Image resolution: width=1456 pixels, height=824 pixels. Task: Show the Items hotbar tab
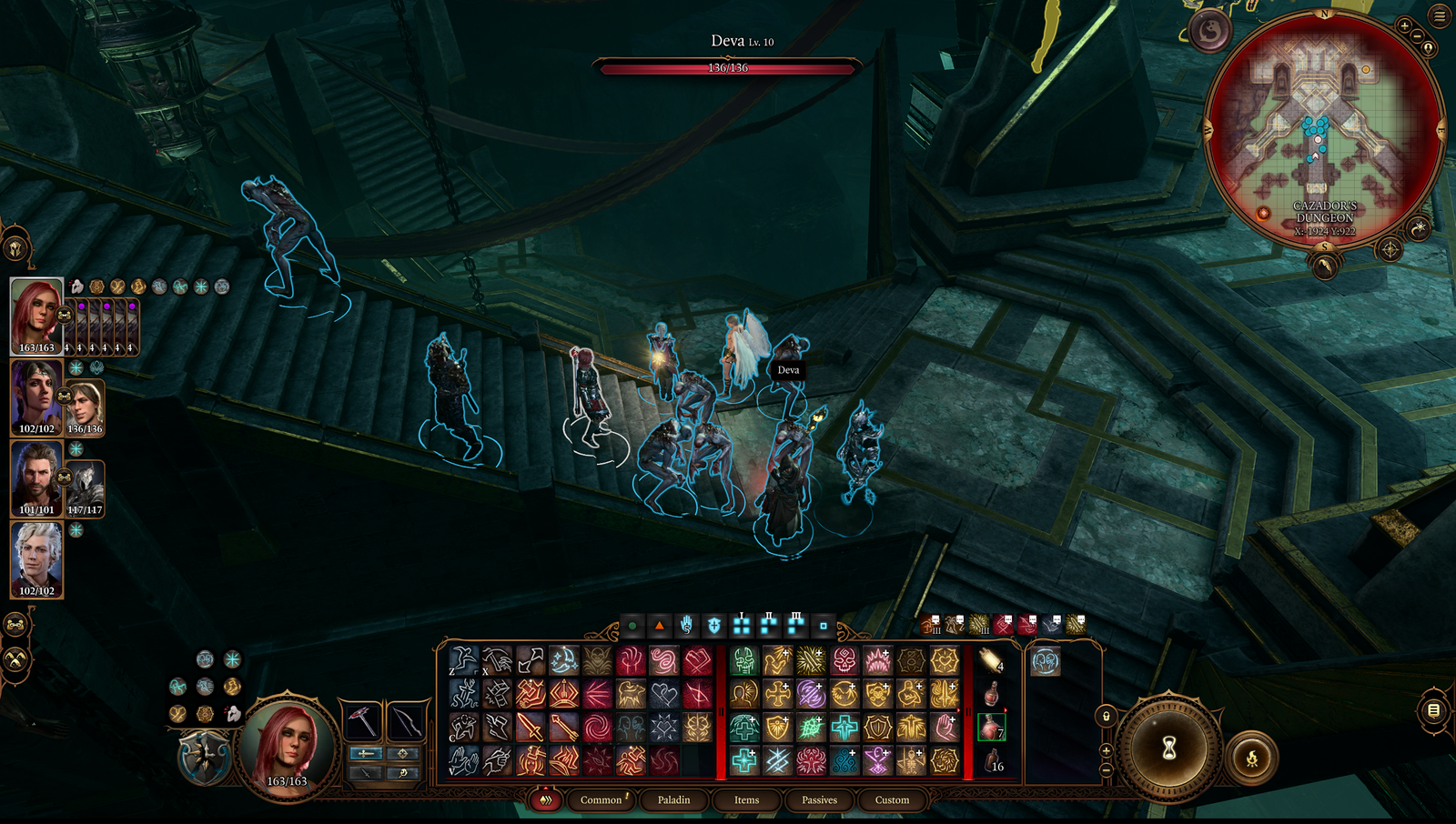[746, 800]
